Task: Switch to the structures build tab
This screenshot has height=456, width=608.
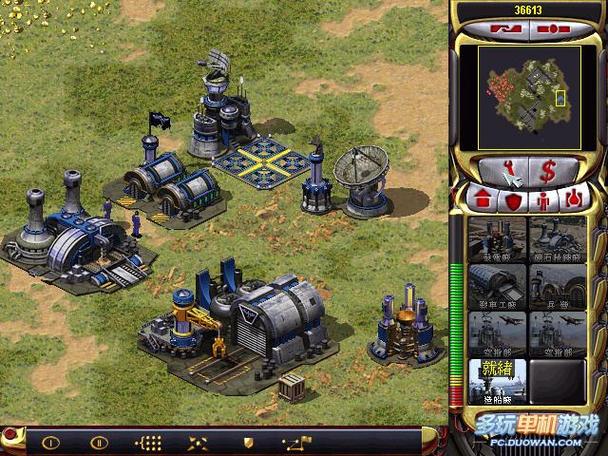Action: pos(484,198)
